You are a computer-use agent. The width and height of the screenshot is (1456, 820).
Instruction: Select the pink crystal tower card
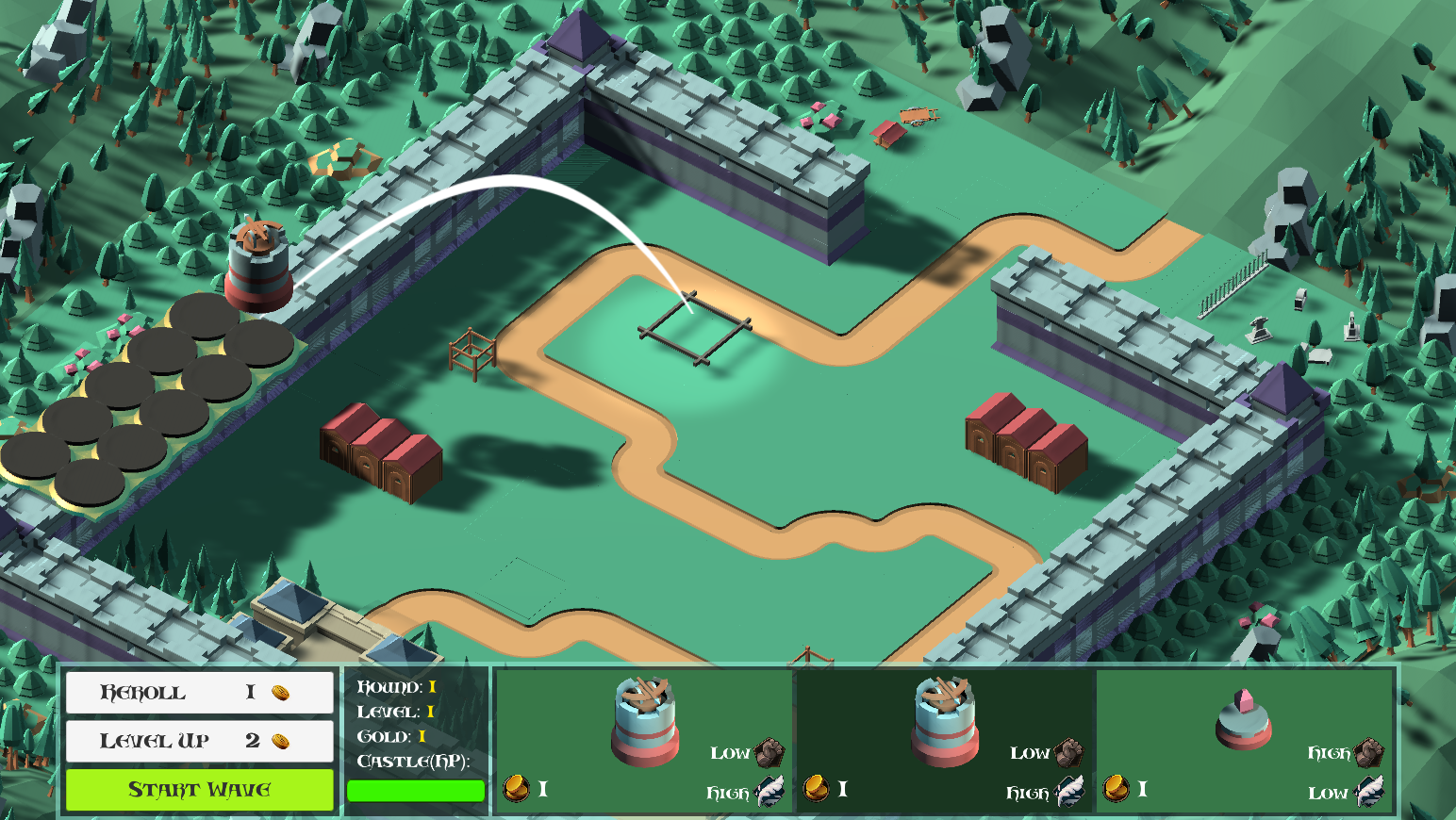pyautogui.click(x=1245, y=740)
